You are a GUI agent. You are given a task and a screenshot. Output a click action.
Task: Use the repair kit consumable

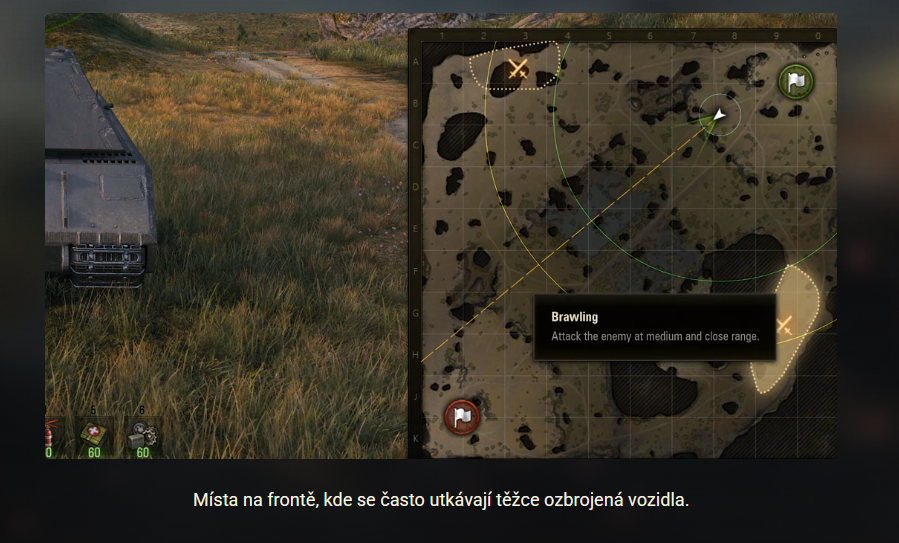142,435
